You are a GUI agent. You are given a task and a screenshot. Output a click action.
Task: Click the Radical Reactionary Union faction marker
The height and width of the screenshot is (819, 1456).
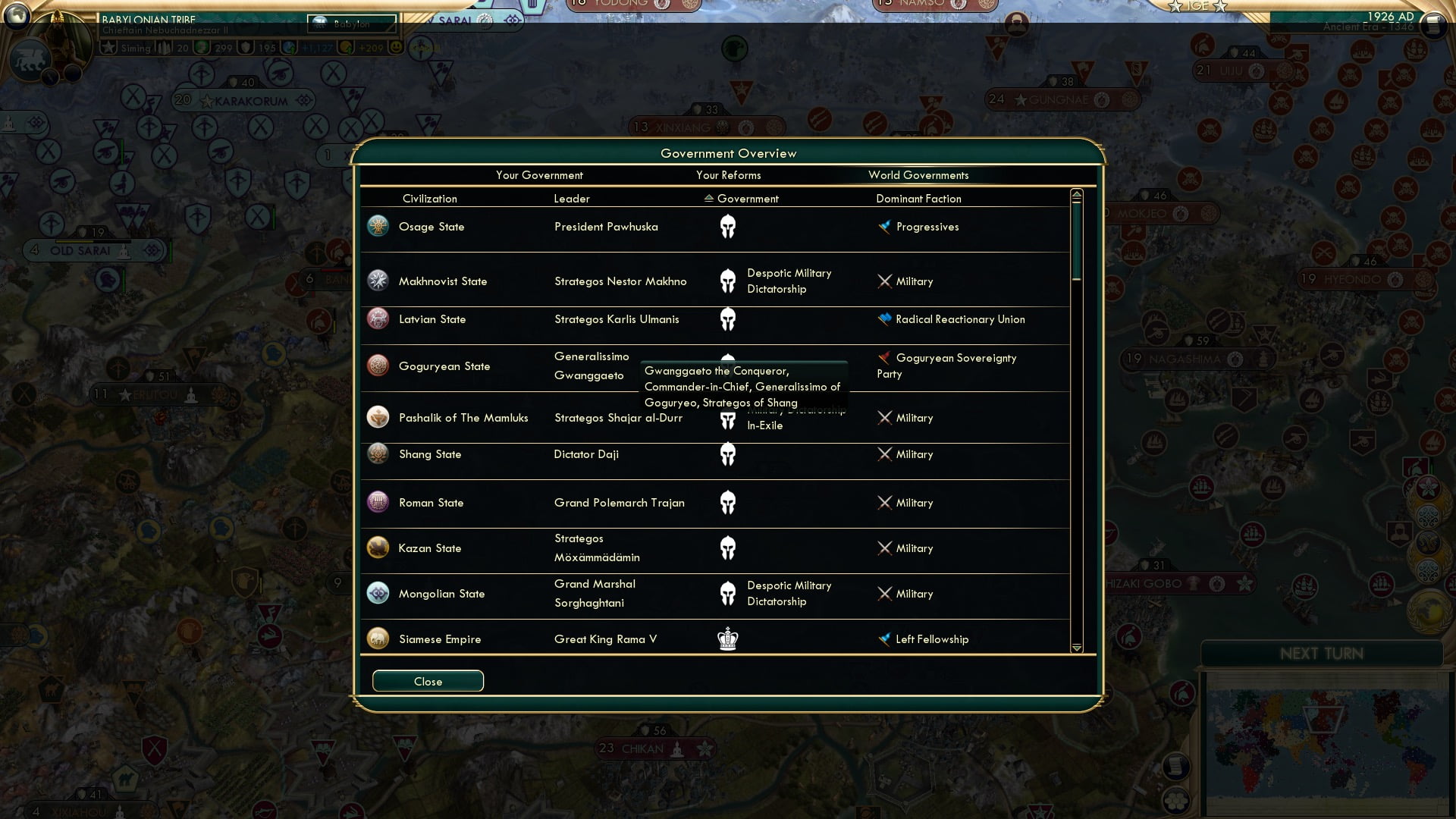[x=885, y=319]
